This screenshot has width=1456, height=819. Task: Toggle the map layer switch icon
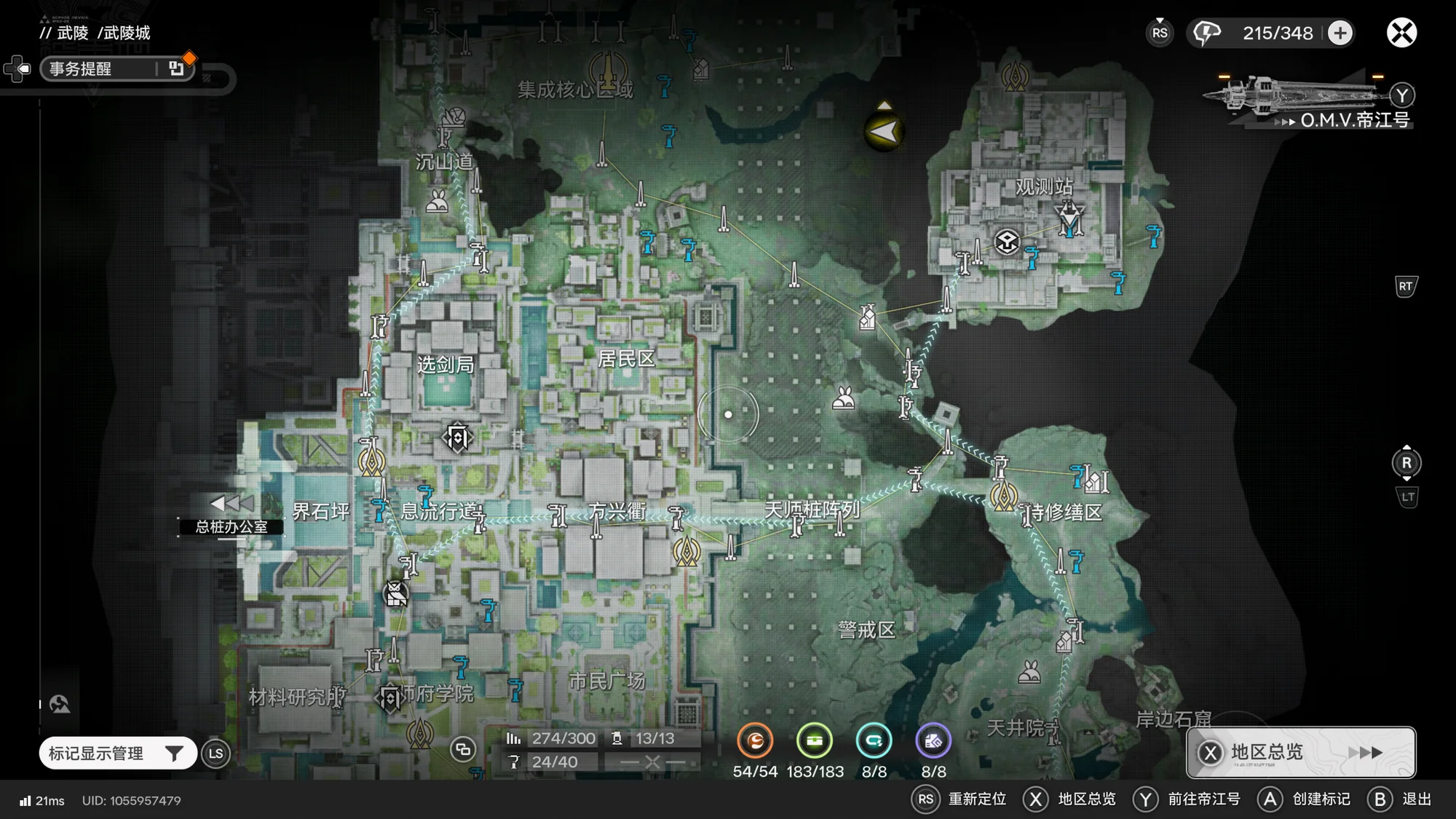point(462,749)
